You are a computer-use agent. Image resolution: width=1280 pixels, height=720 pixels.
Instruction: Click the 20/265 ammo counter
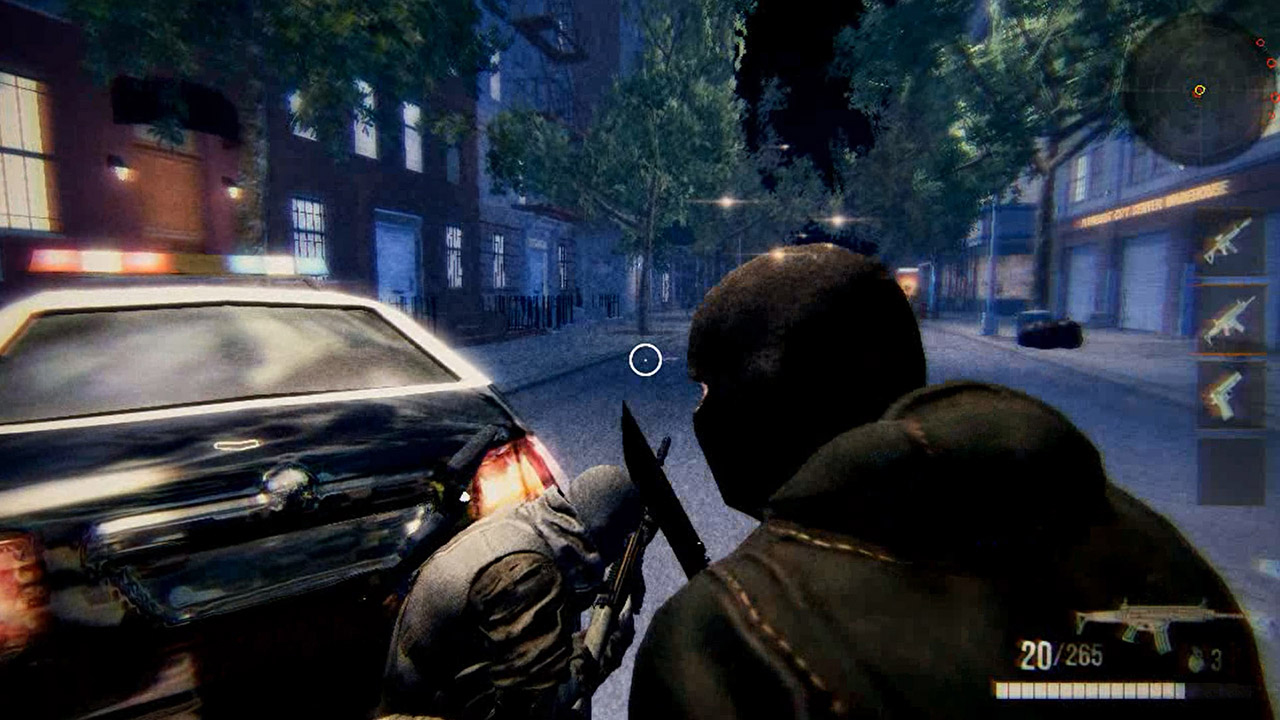pyautogui.click(x=1060, y=653)
